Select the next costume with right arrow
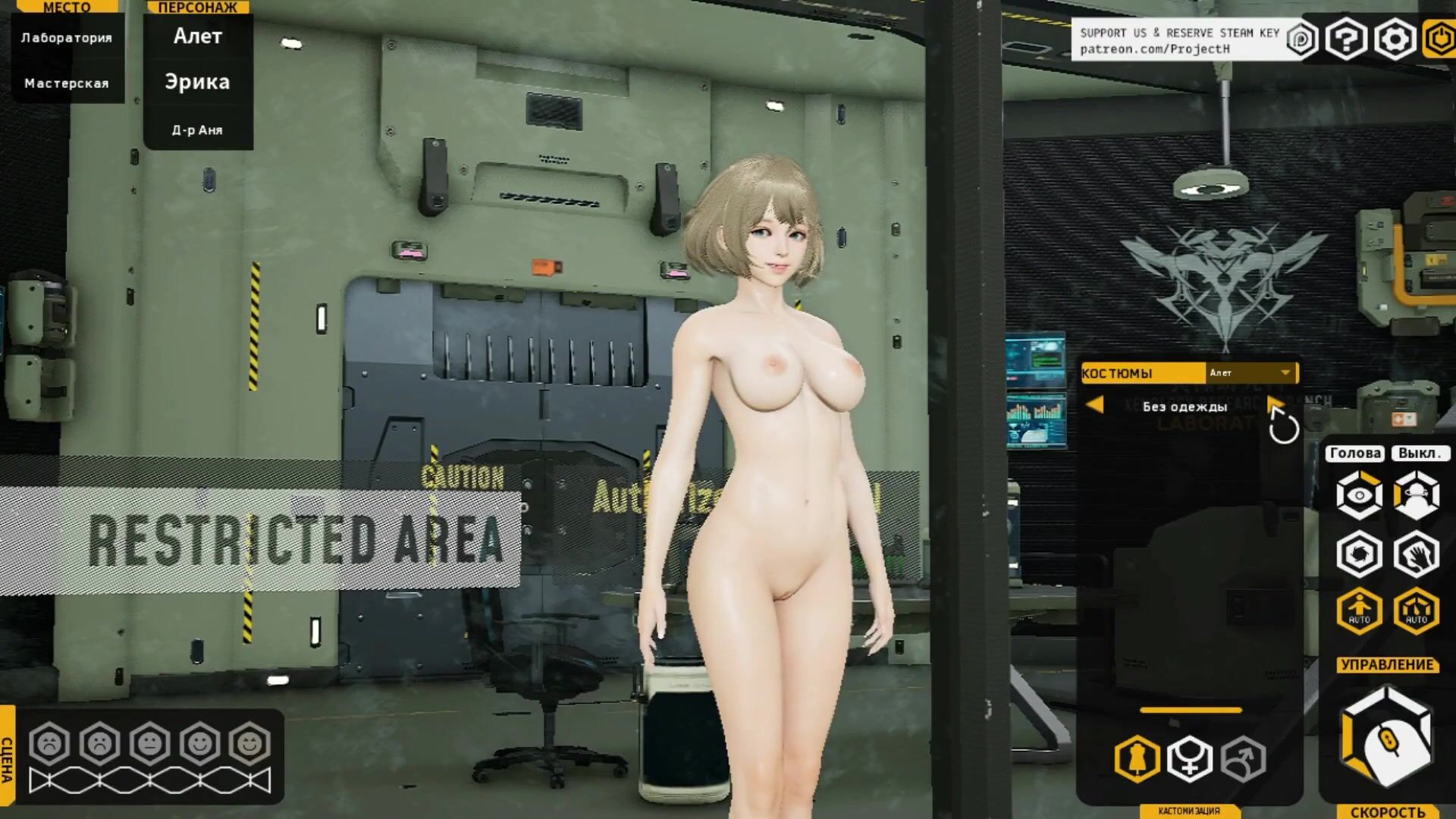 [1275, 403]
